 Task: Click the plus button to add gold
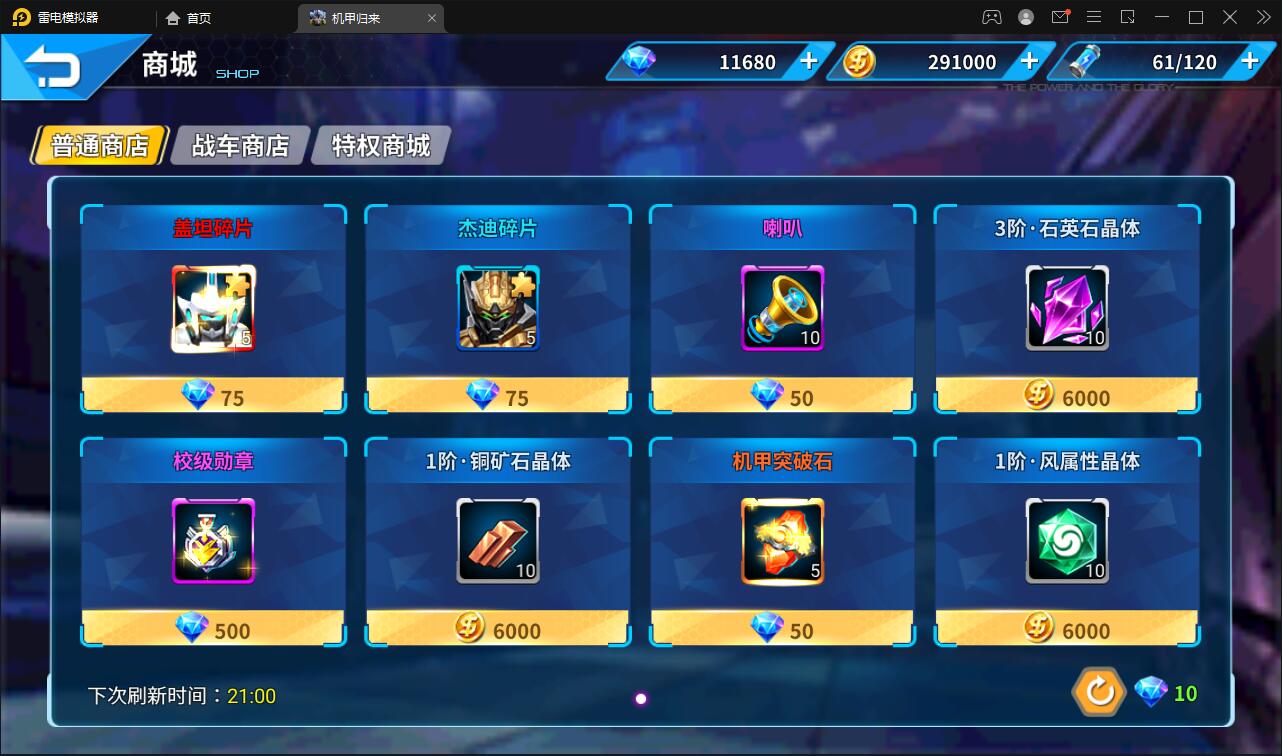tap(1028, 61)
